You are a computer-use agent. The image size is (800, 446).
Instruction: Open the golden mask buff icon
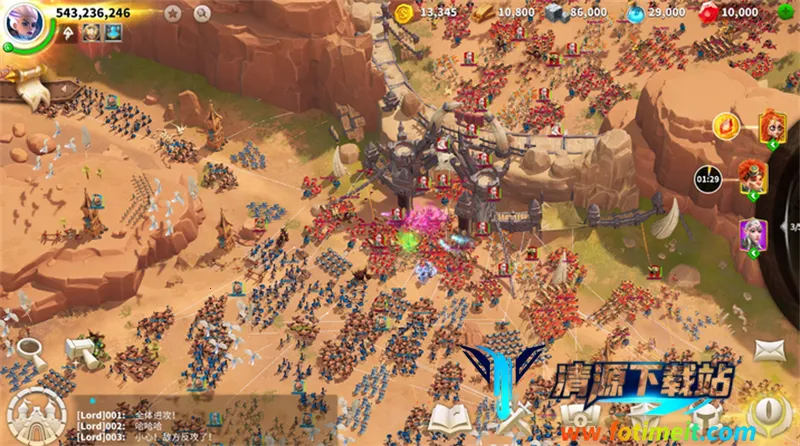click(91, 33)
